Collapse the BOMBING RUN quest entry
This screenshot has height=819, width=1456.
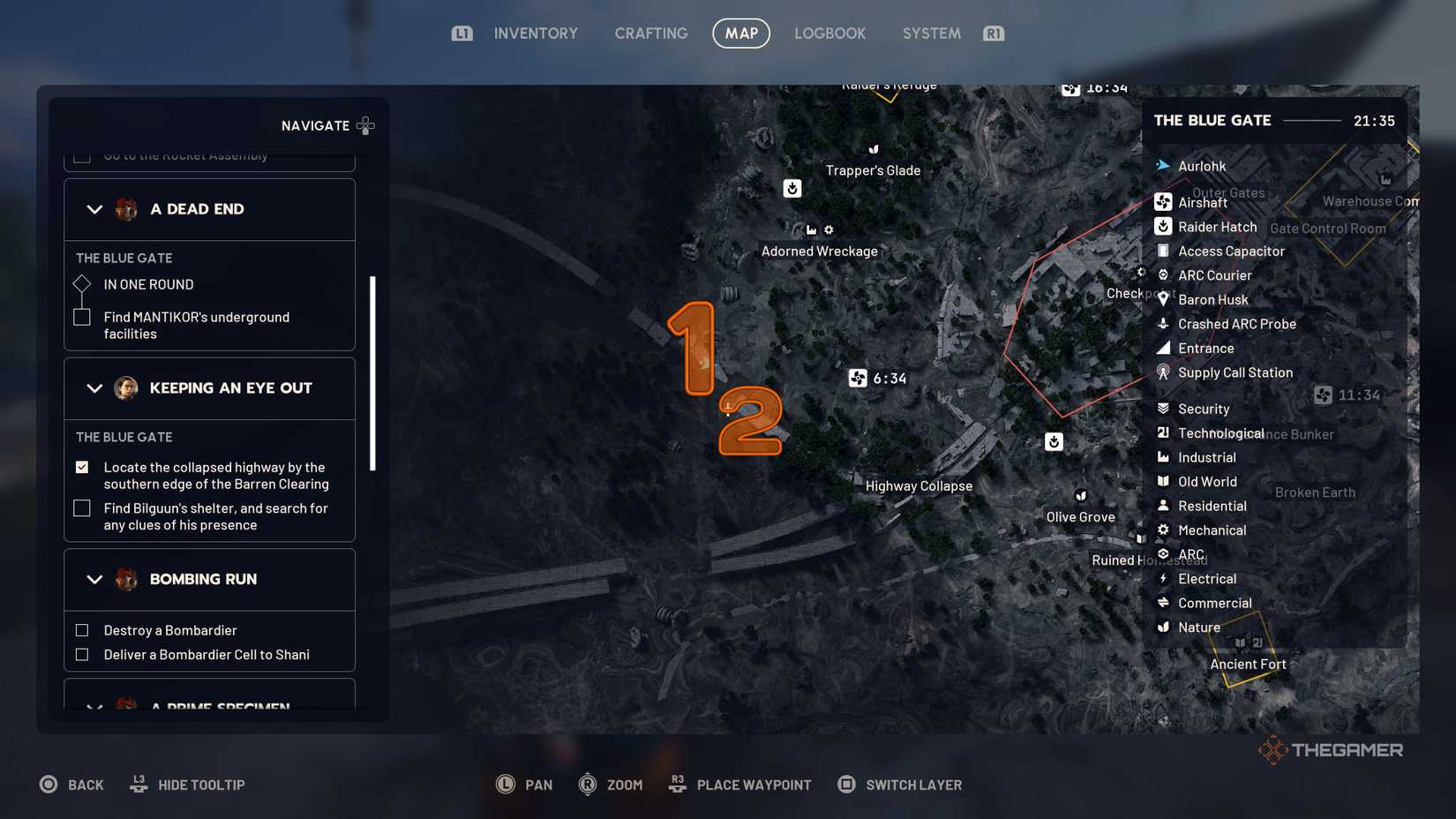click(x=95, y=579)
